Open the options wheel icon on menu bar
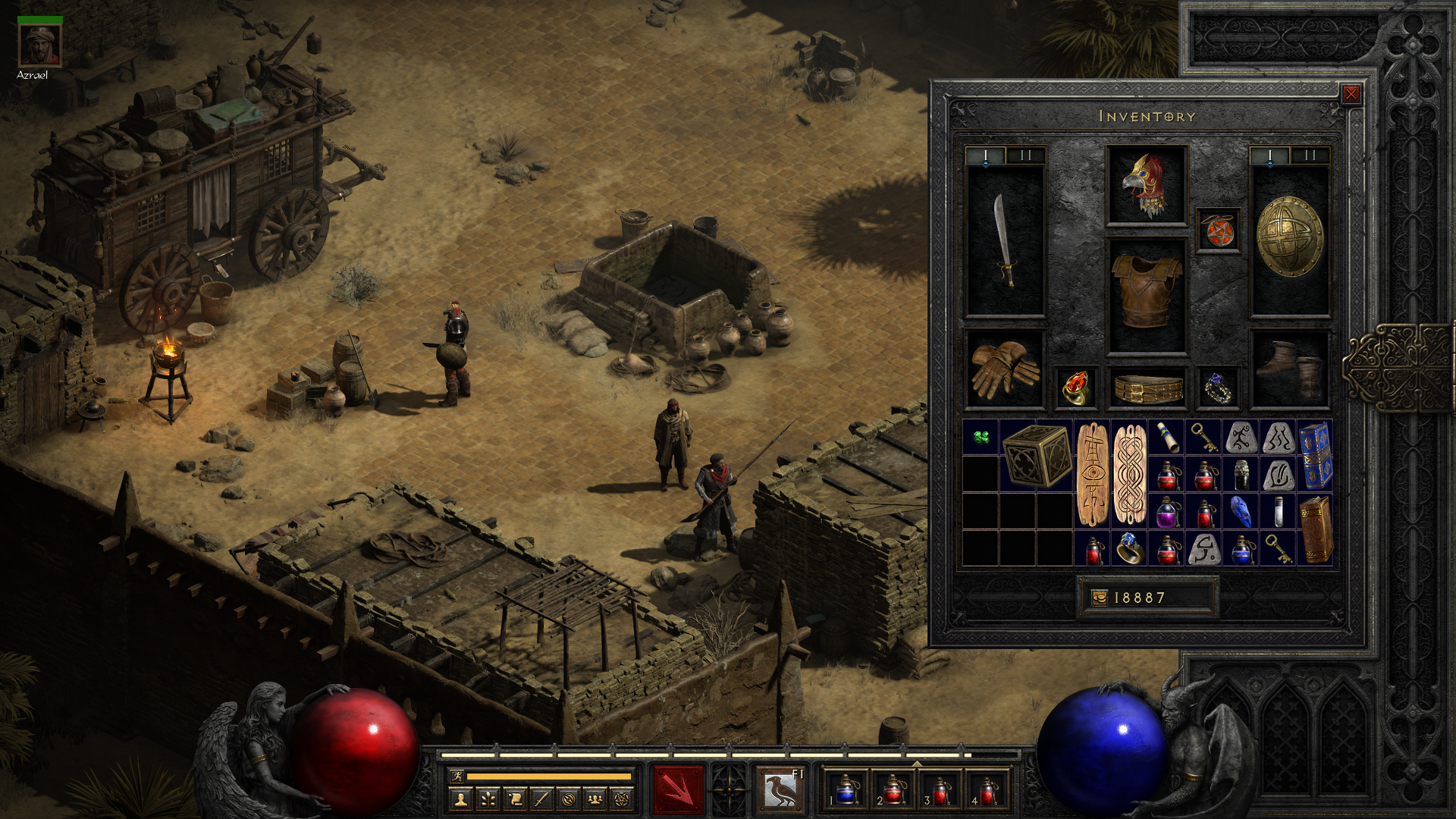 pyautogui.click(x=567, y=799)
